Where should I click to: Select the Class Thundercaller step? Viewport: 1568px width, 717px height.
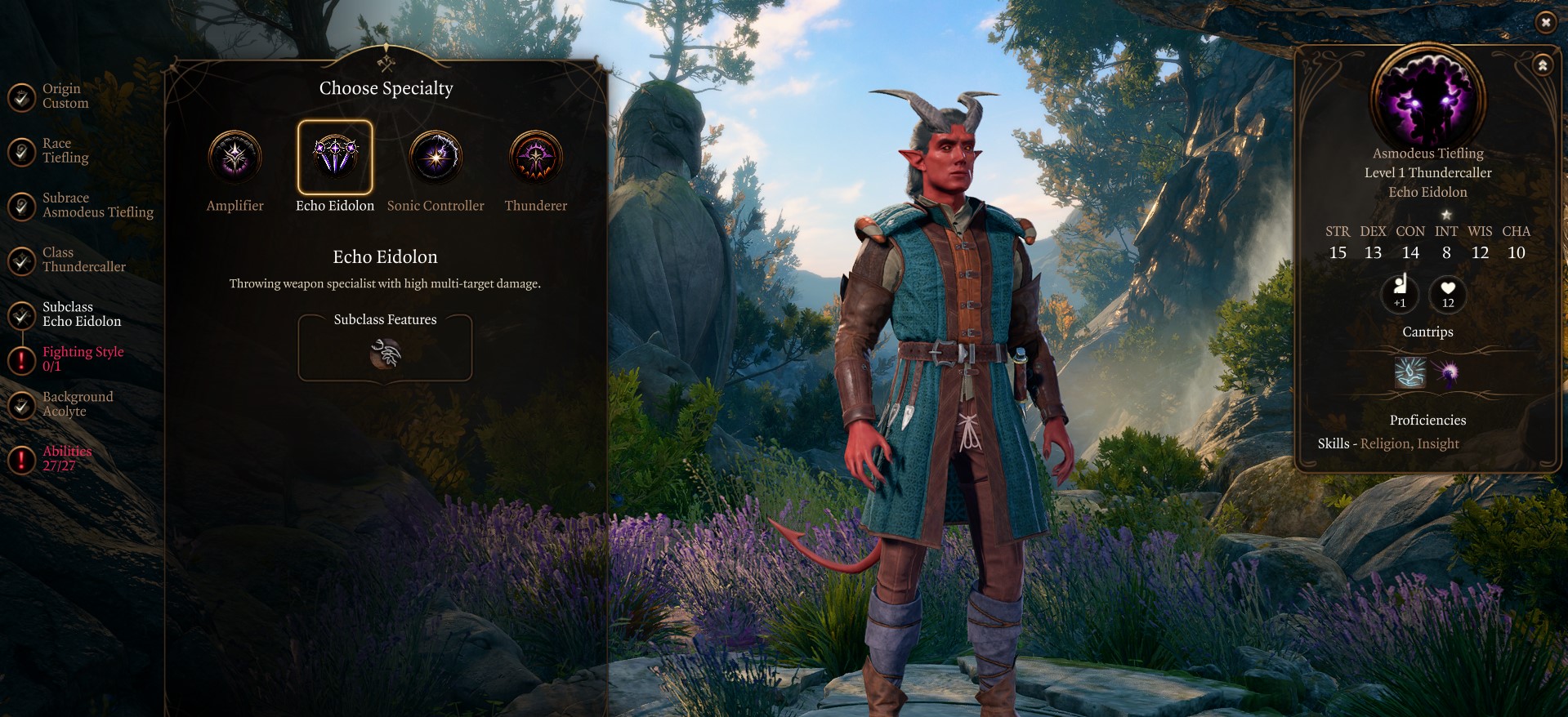(83, 260)
